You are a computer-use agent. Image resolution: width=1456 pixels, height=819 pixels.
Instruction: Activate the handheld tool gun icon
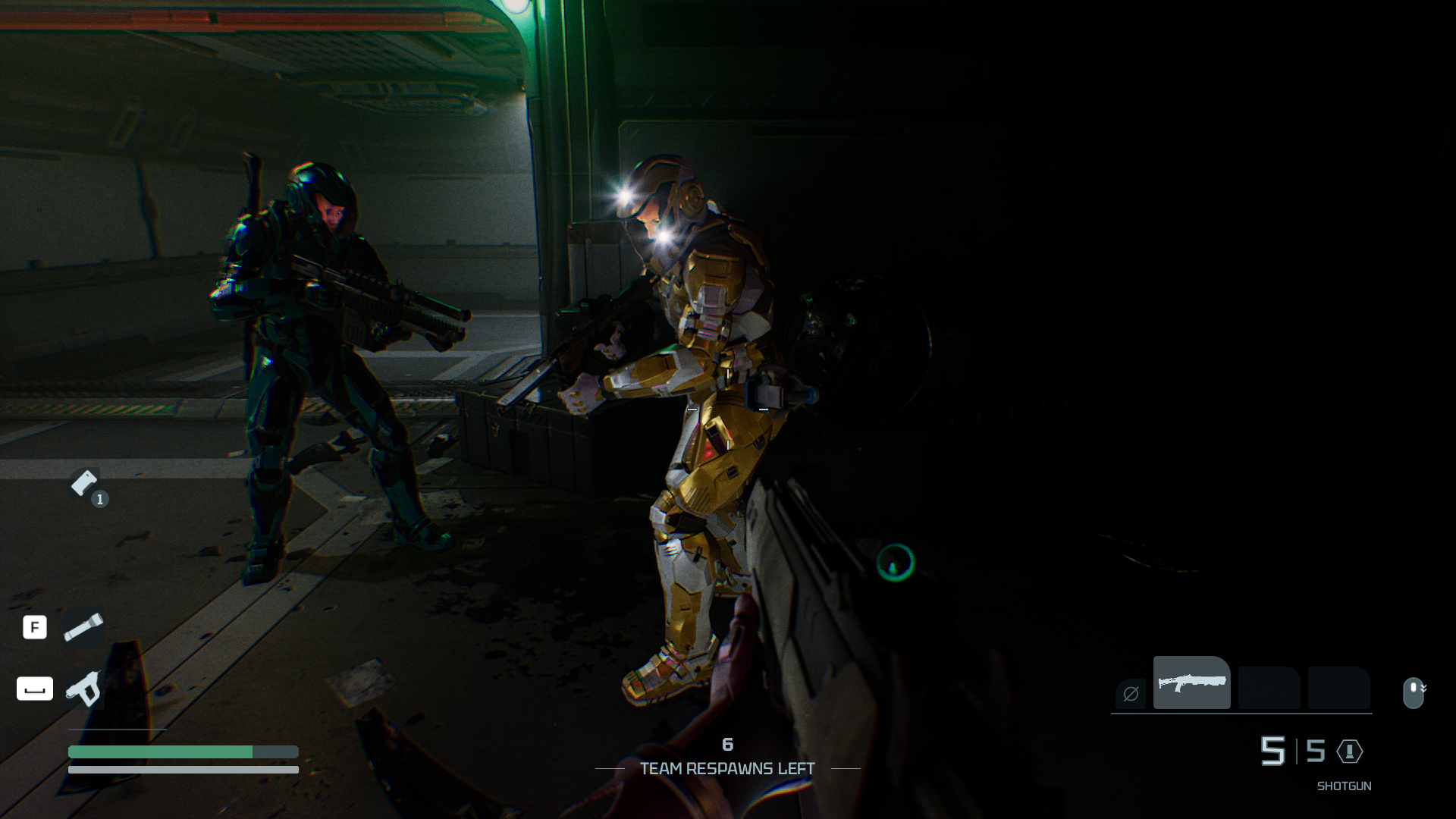point(83,689)
